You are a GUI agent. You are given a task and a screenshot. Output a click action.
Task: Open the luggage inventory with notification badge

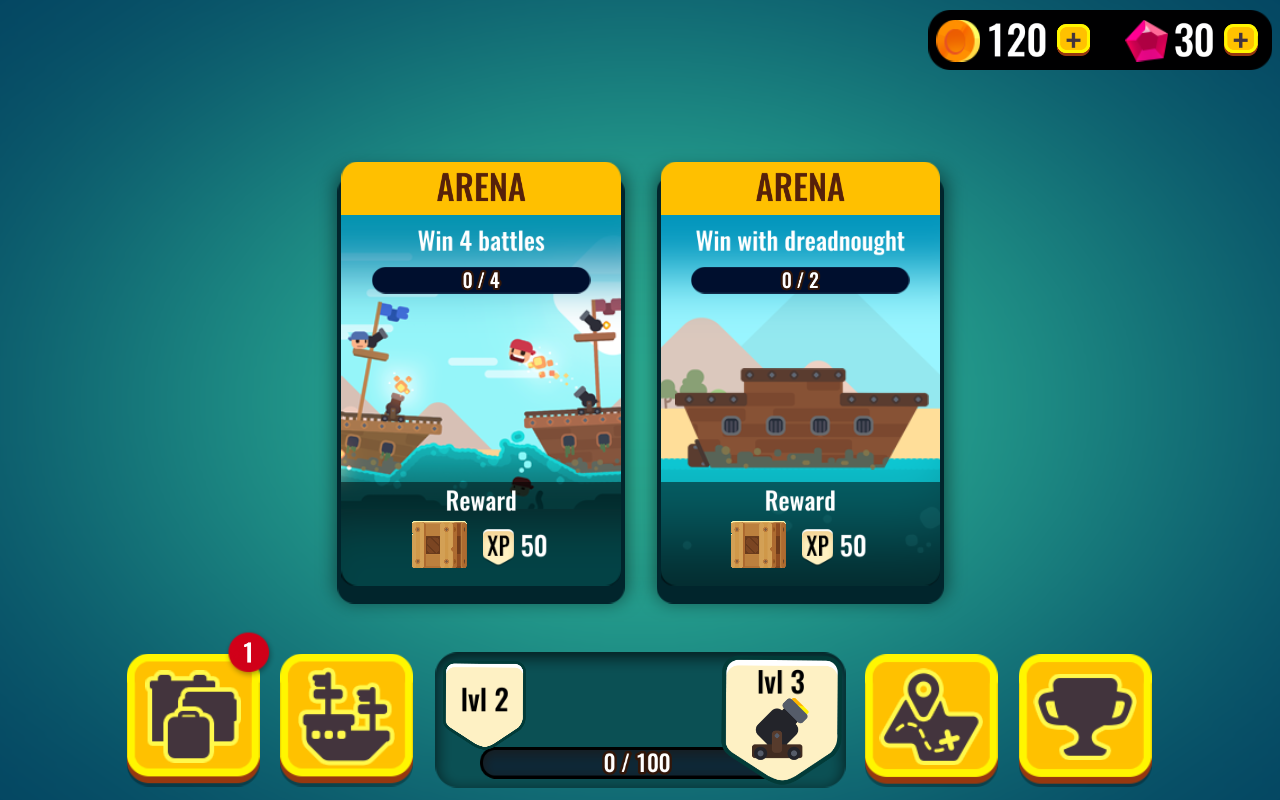coord(193,716)
